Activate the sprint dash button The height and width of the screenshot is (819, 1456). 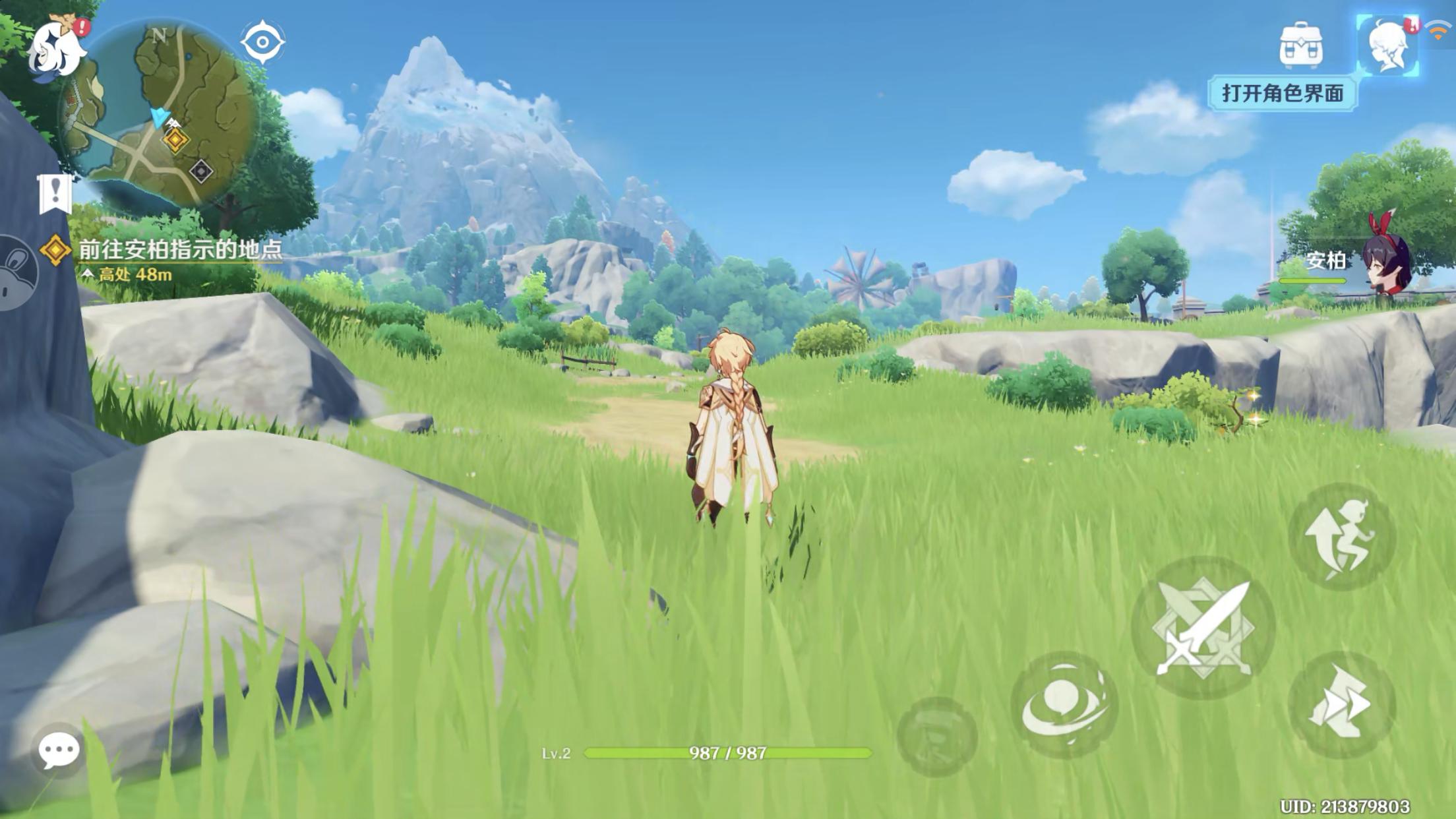pyautogui.click(x=1341, y=704)
